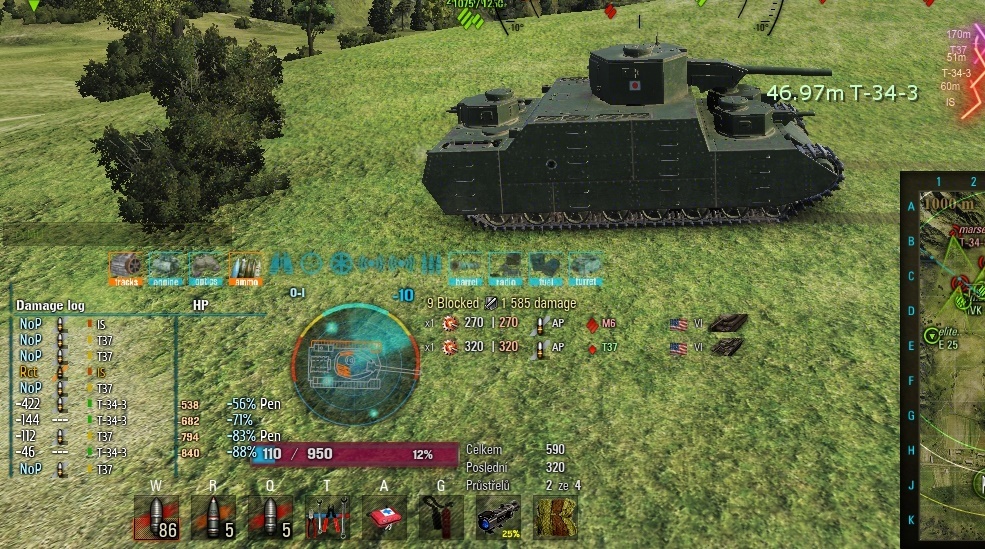This screenshot has height=549, width=985.
Task: Click the gun sight optics equipment icon
Action: (498, 517)
